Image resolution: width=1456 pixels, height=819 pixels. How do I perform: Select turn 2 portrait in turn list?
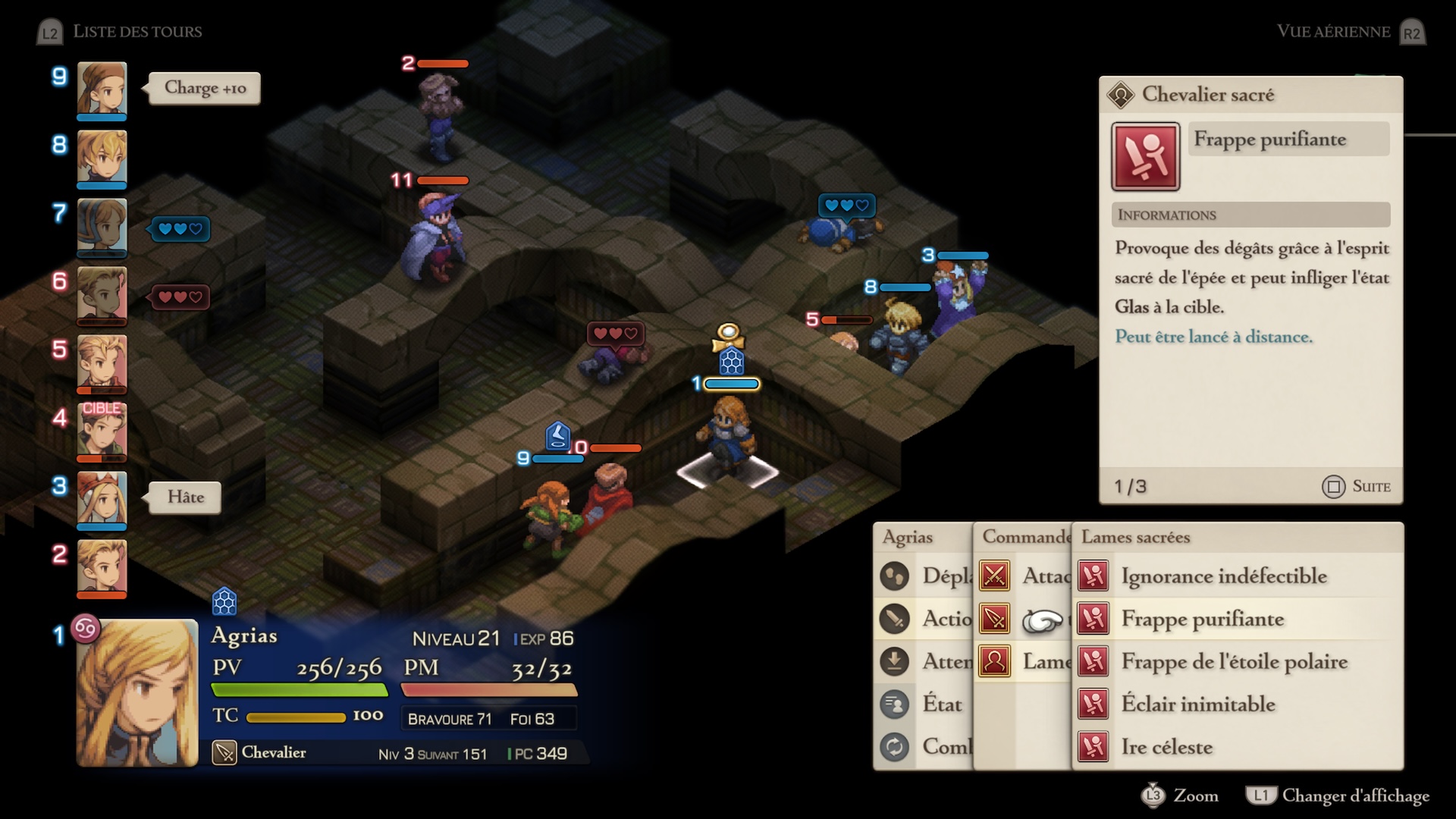(102, 566)
